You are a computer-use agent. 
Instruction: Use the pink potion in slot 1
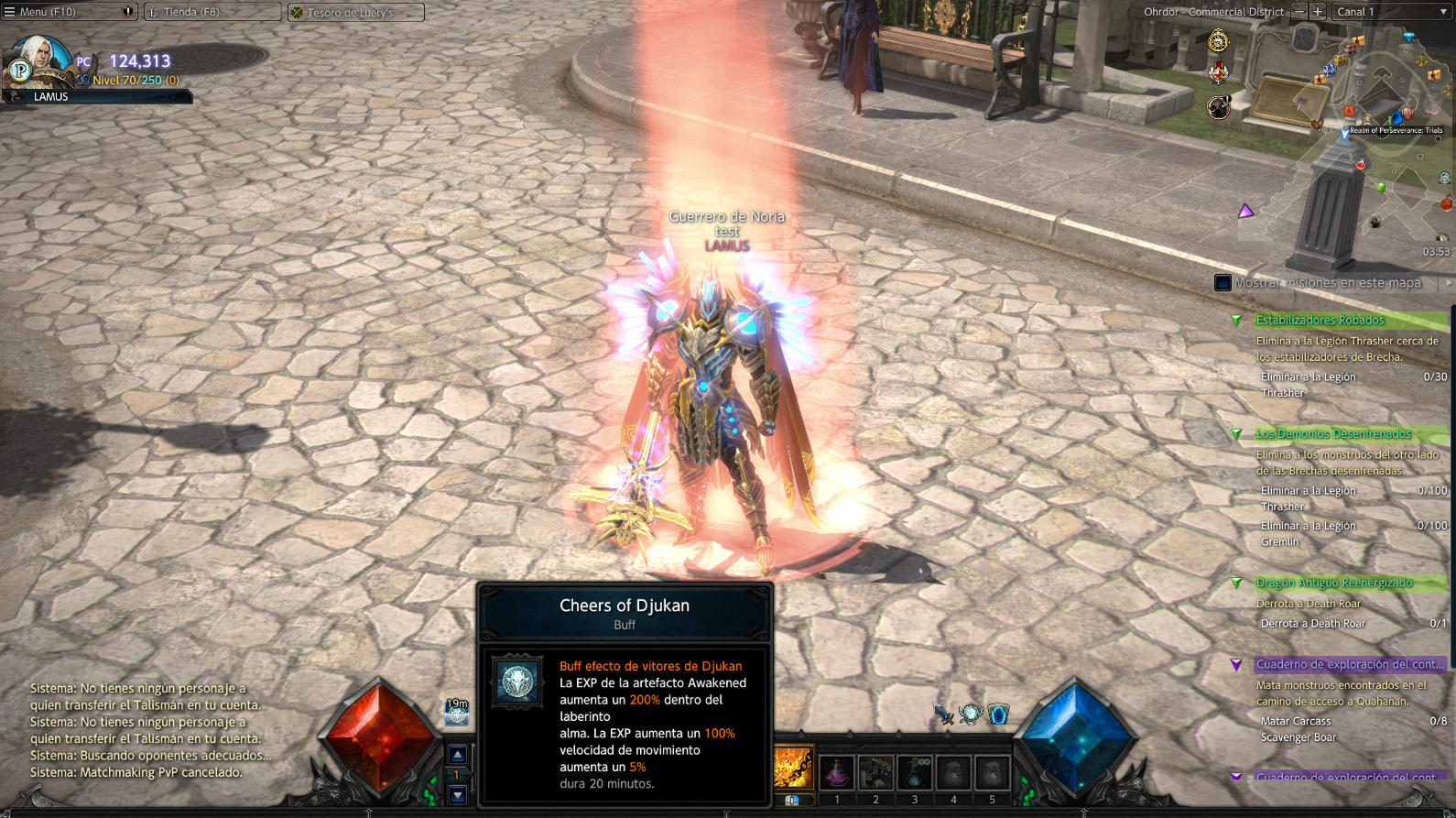[x=837, y=773]
